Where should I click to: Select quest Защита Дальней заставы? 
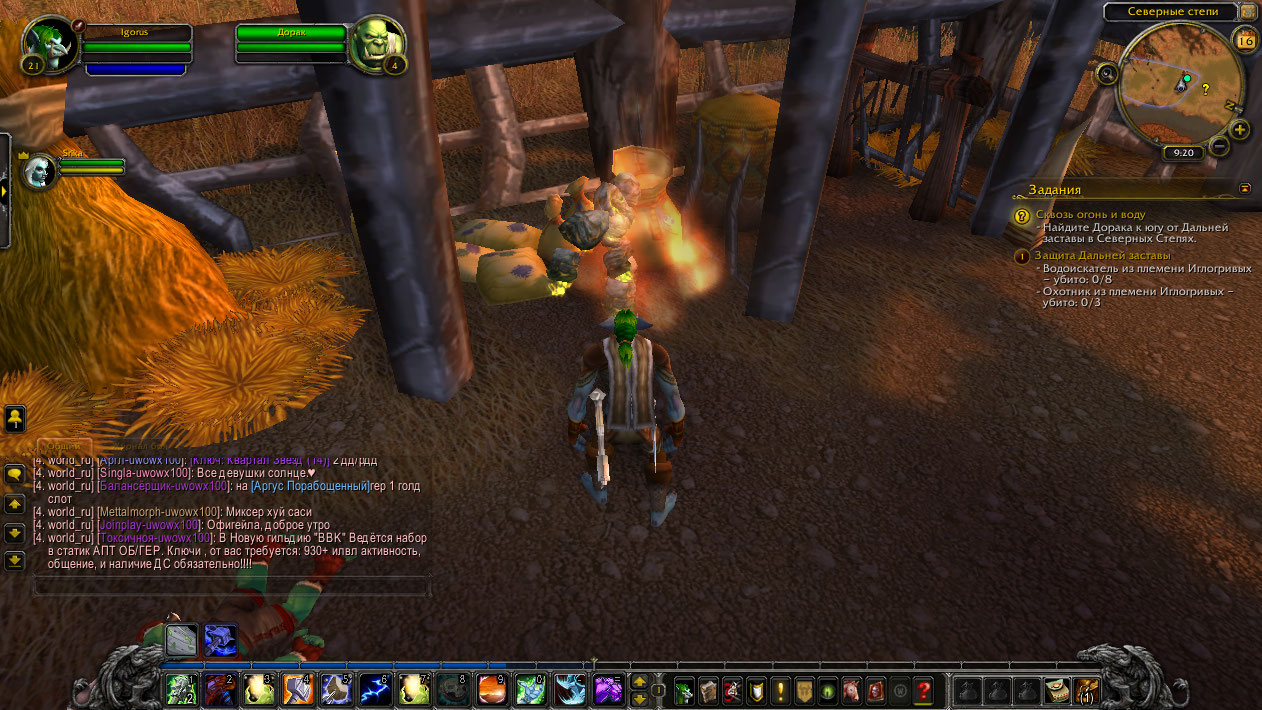click(1096, 255)
